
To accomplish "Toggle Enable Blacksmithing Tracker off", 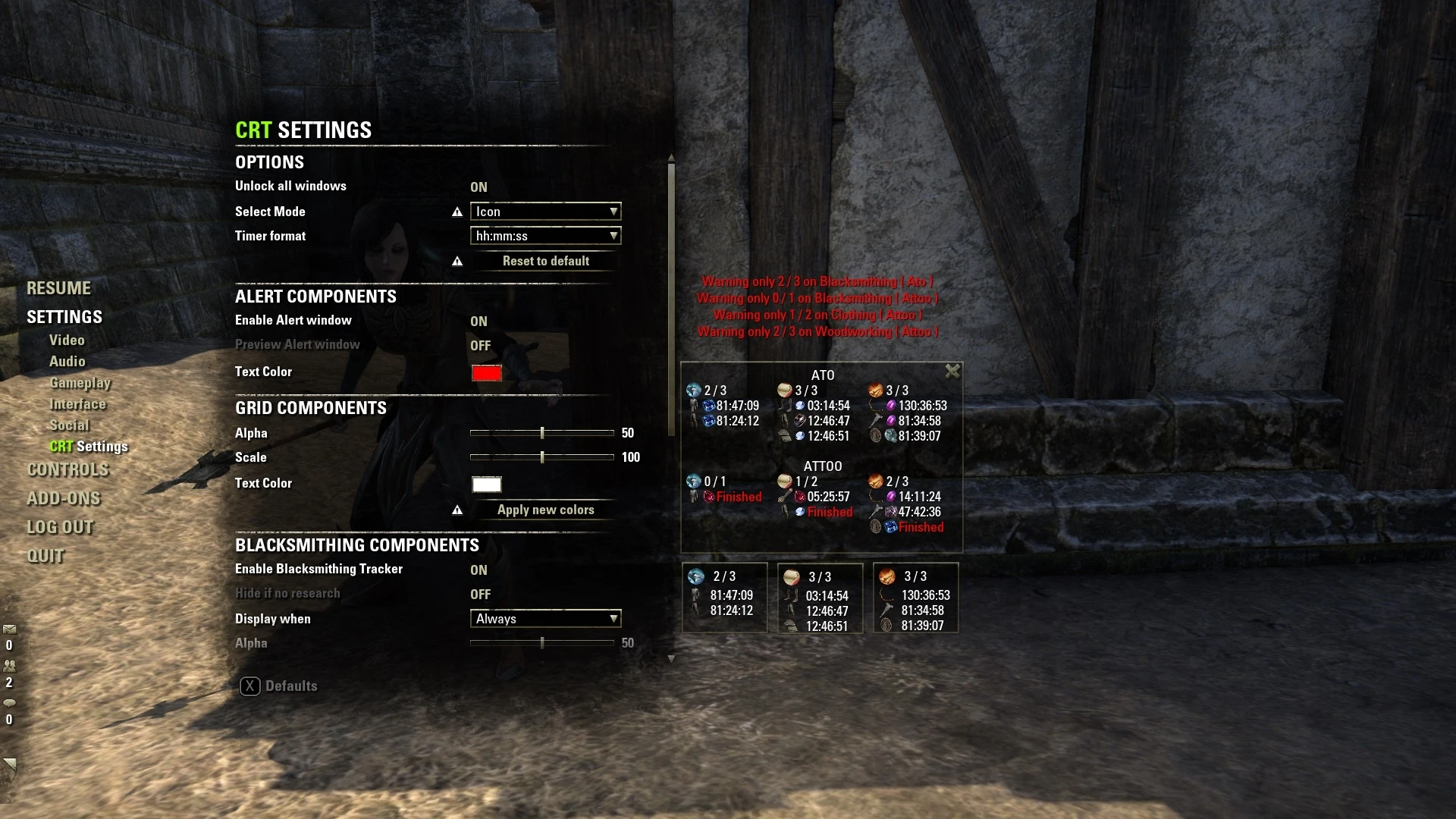I will [479, 570].
